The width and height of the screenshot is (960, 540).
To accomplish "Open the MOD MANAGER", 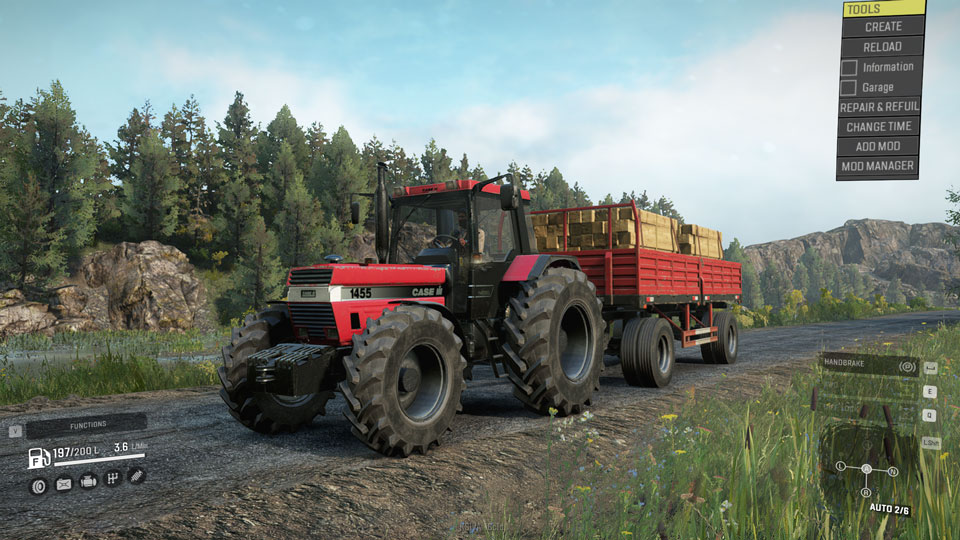I will [877, 166].
